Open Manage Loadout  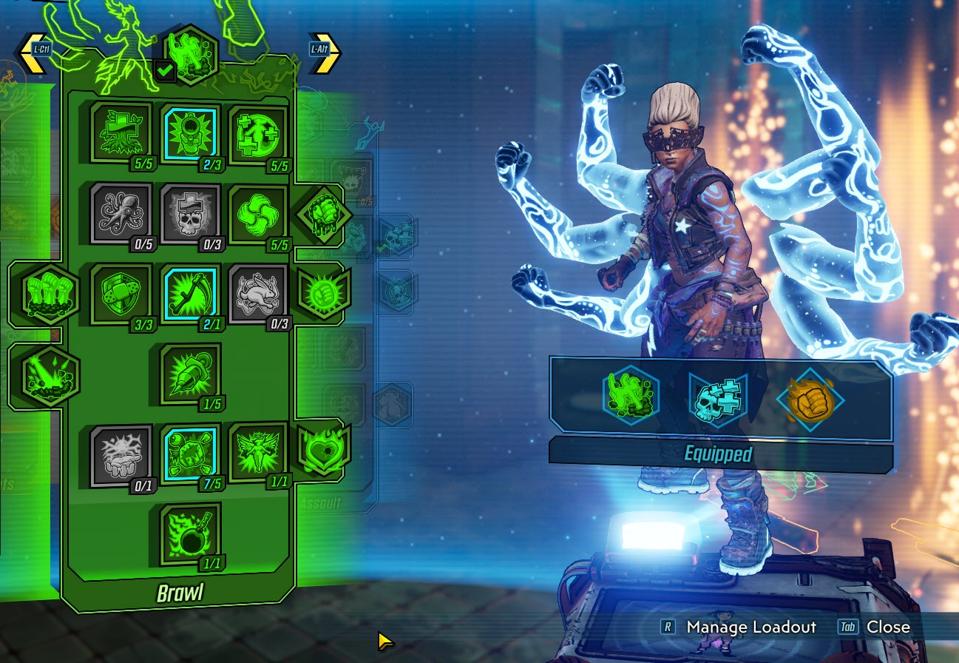point(750,627)
